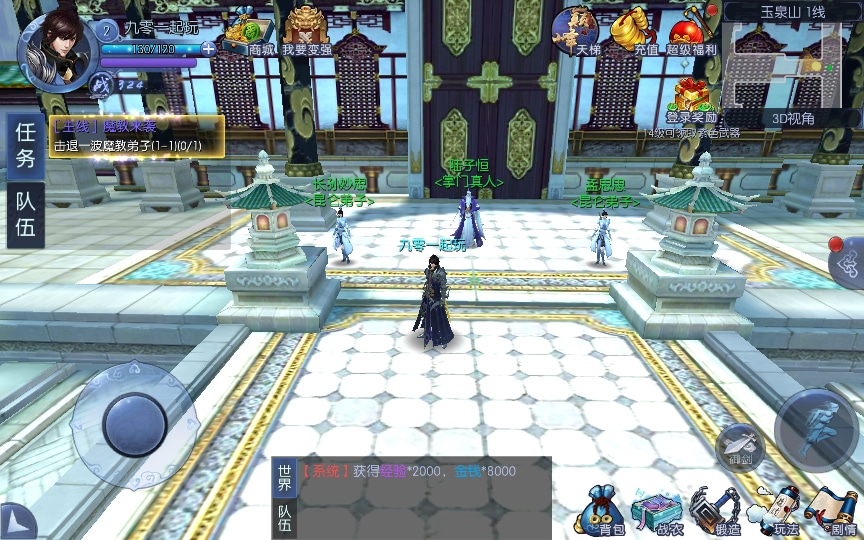Toggle the 3D视角 camera view
The width and height of the screenshot is (864, 540).
click(793, 118)
